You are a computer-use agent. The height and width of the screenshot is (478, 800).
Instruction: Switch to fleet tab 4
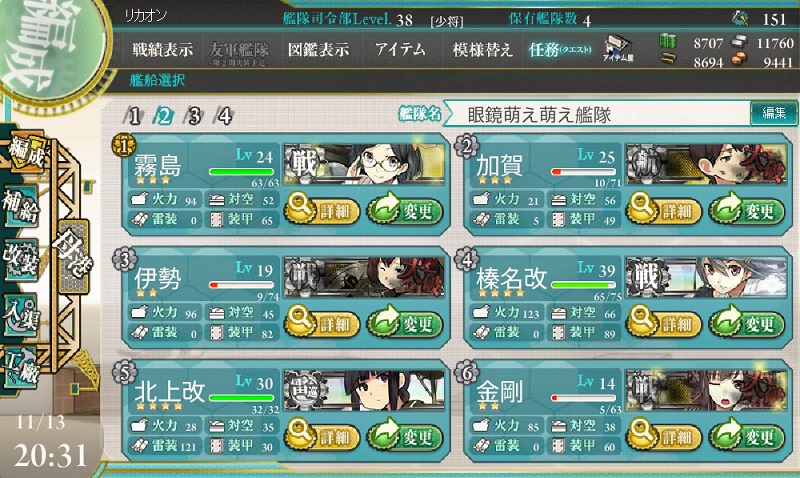224,115
